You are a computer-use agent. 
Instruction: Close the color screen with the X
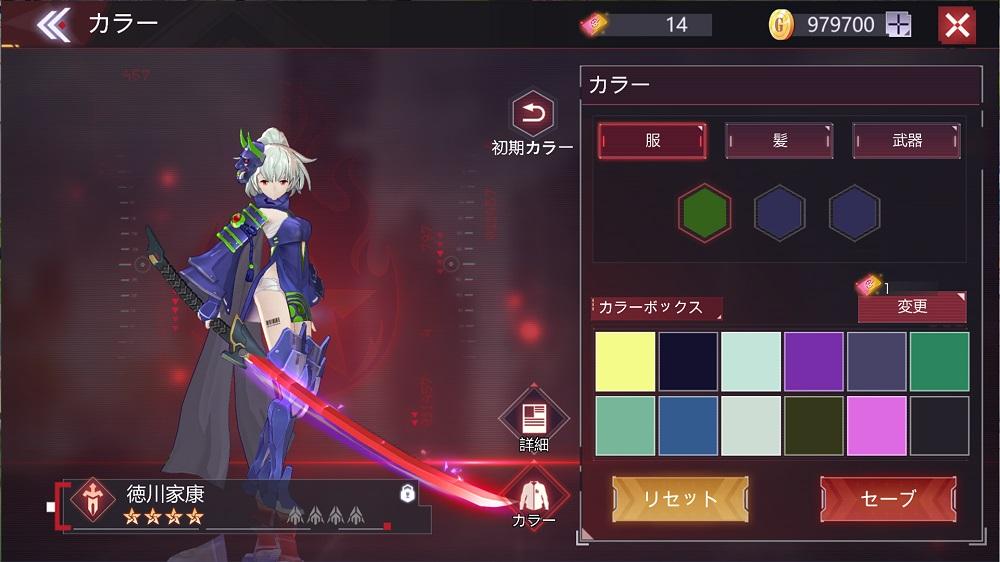(x=957, y=25)
